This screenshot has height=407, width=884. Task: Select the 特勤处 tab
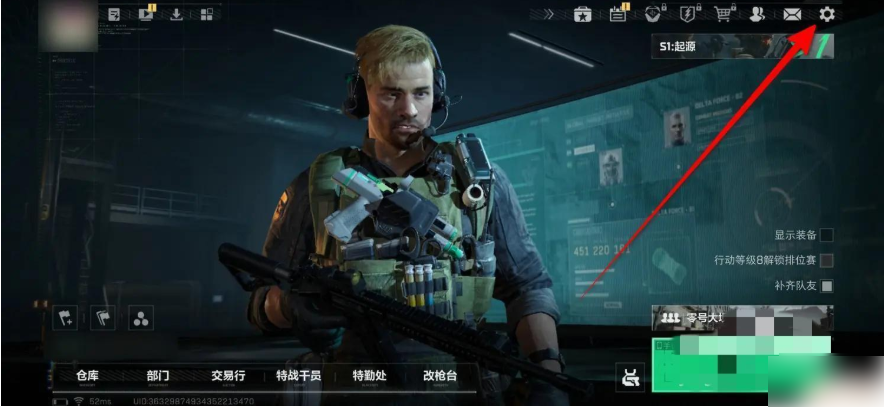click(x=369, y=376)
